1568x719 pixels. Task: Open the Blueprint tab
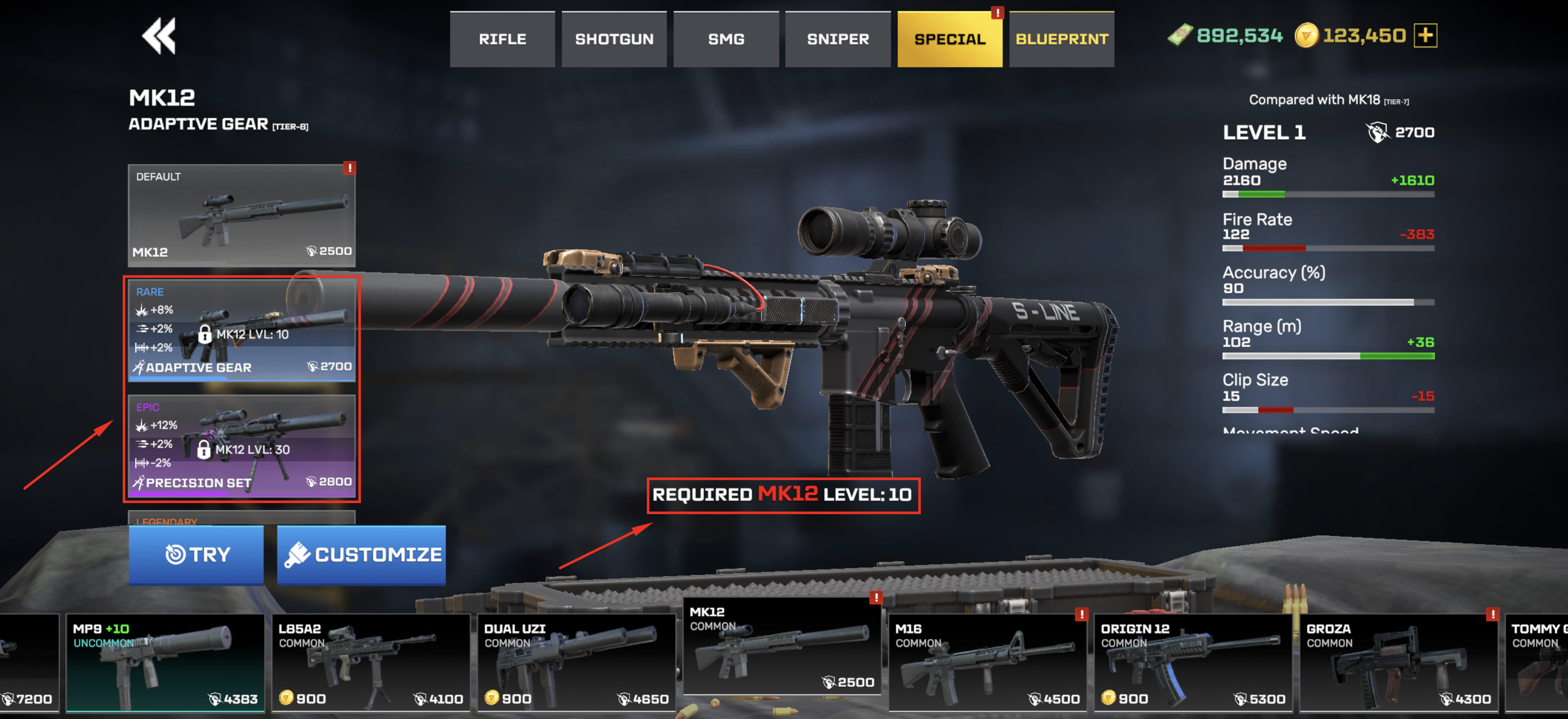pos(1062,39)
